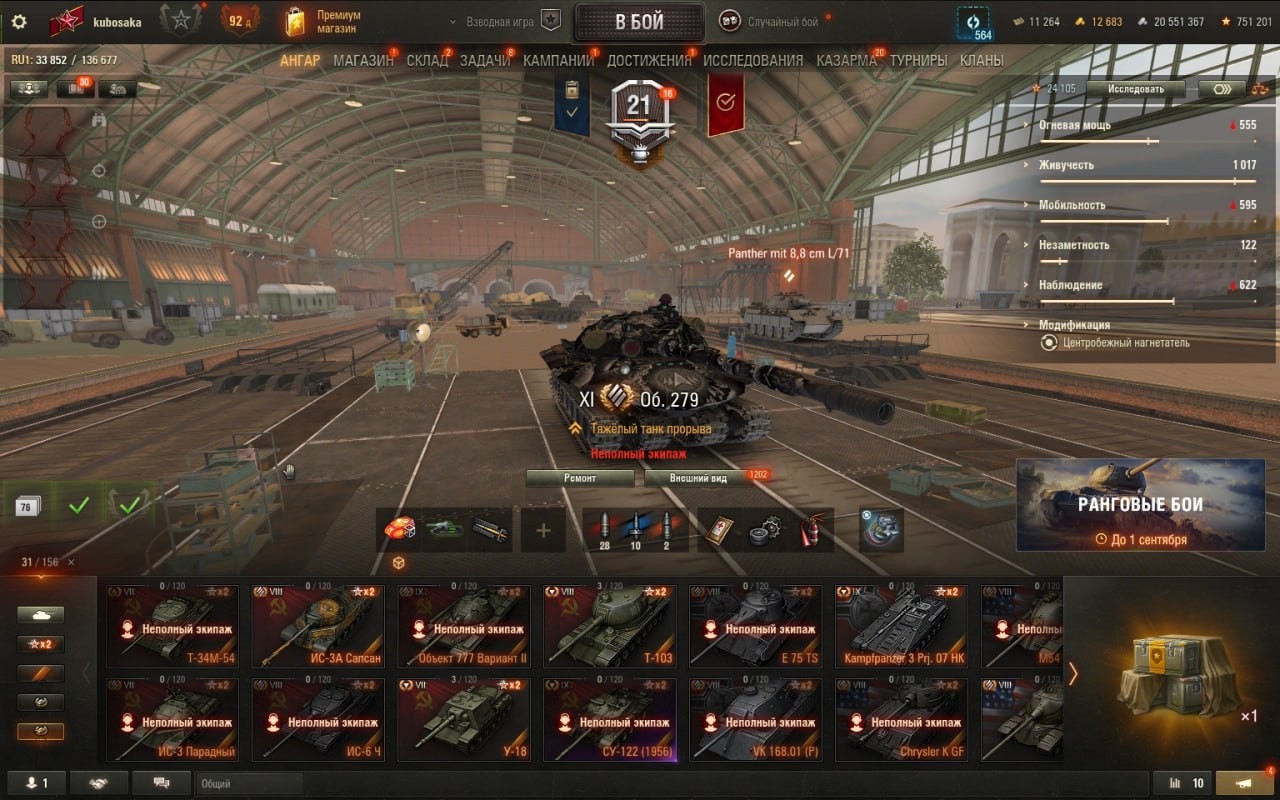Image resolution: width=1280 pixels, height=800 pixels.
Task: Open the ИССЛЕДОВАНИЯ tab
Action: 753,60
